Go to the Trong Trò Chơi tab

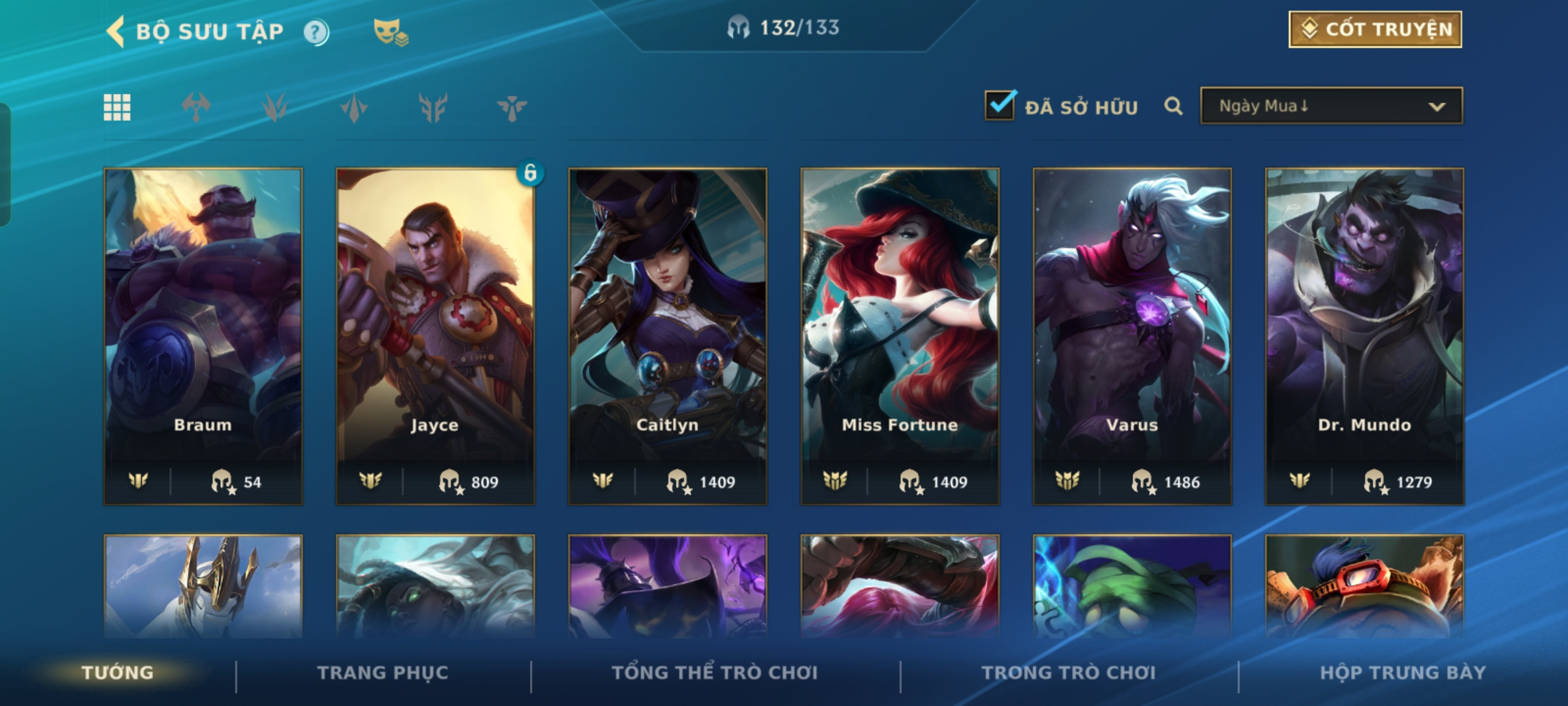[x=1069, y=673]
